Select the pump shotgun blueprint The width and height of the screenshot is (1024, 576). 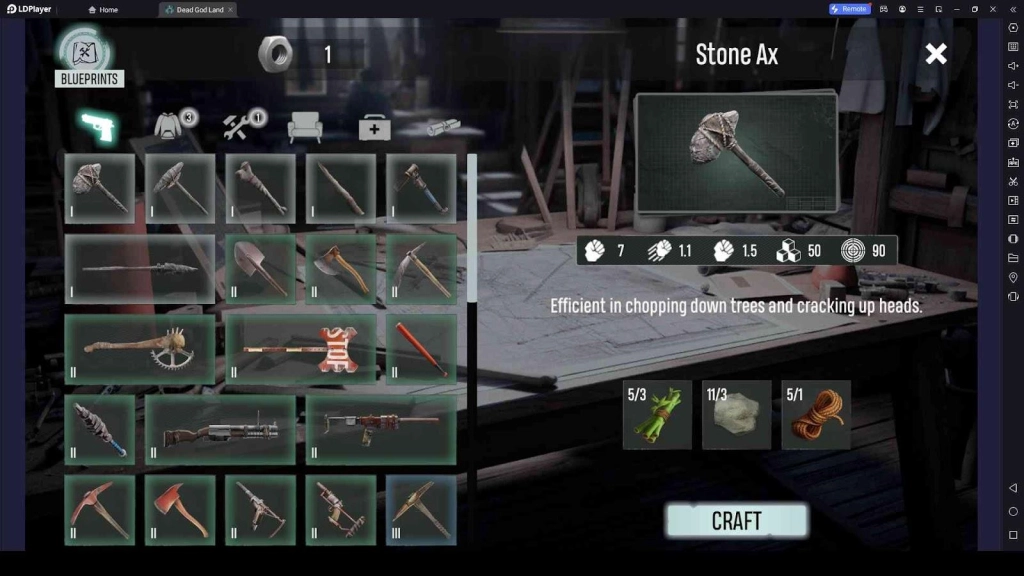tap(220, 430)
